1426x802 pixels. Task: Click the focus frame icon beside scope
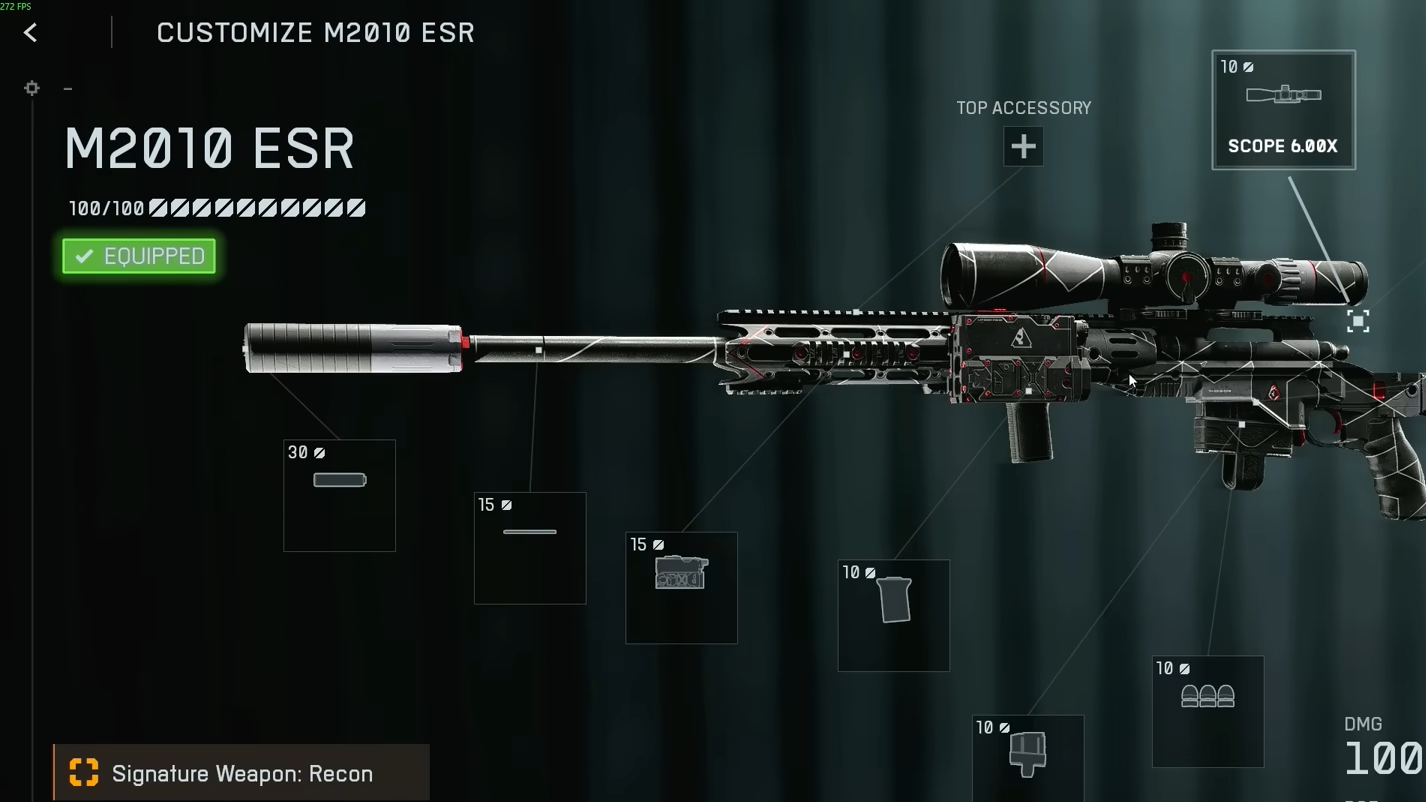coord(1357,321)
